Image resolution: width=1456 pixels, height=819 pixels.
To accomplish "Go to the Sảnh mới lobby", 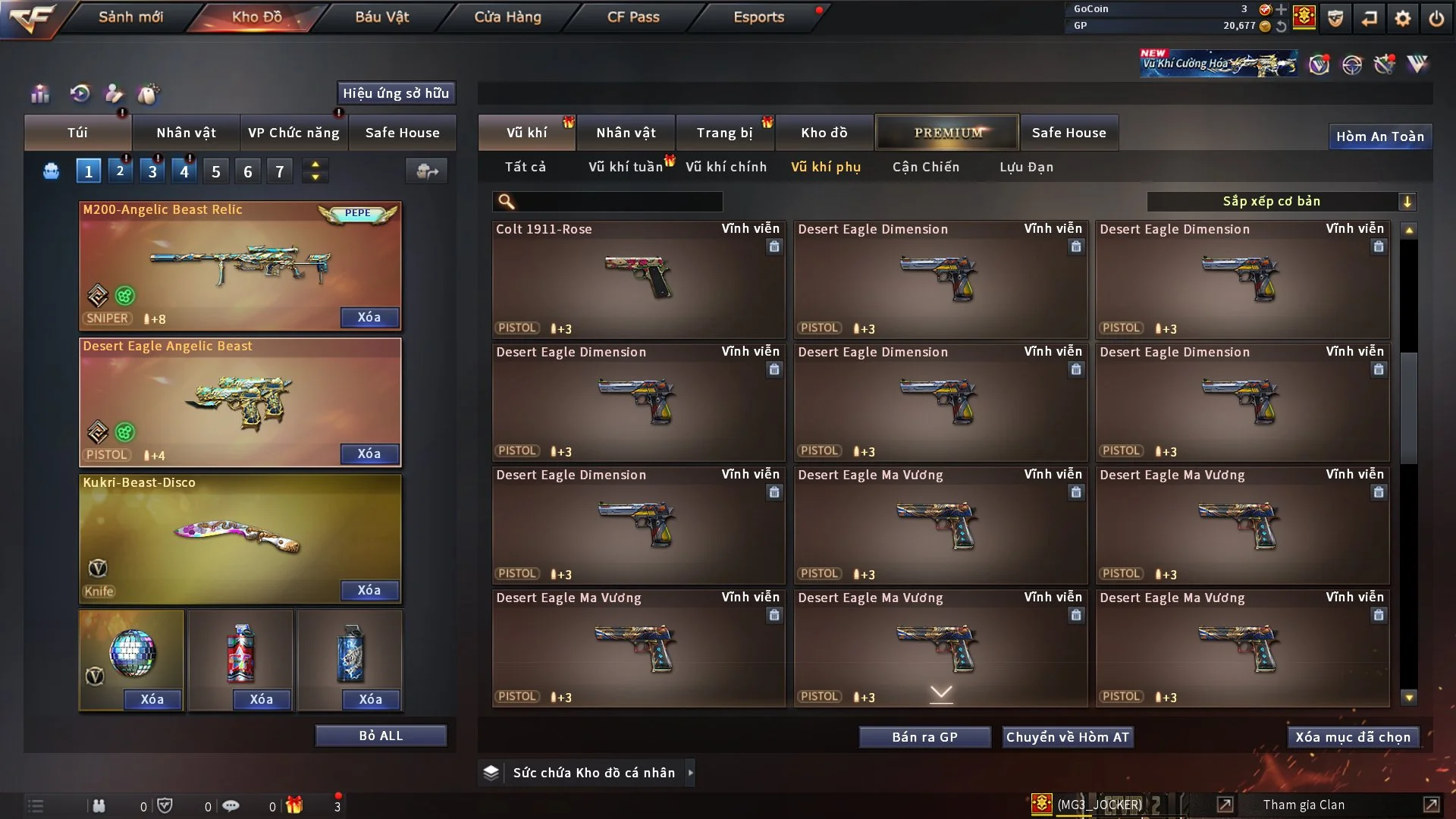I will (130, 17).
